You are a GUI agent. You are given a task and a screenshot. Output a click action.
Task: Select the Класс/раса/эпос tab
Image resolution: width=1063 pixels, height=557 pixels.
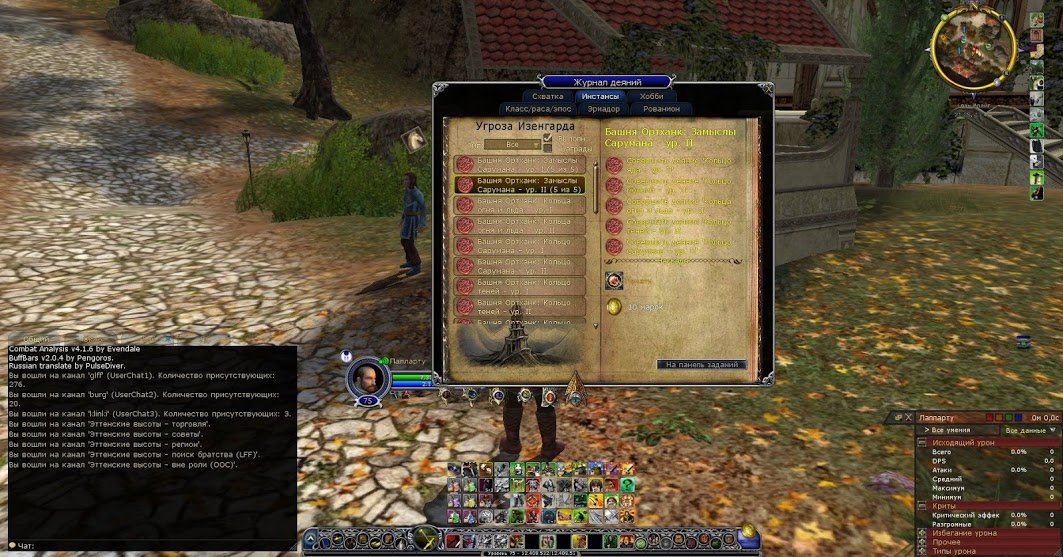pos(536,109)
